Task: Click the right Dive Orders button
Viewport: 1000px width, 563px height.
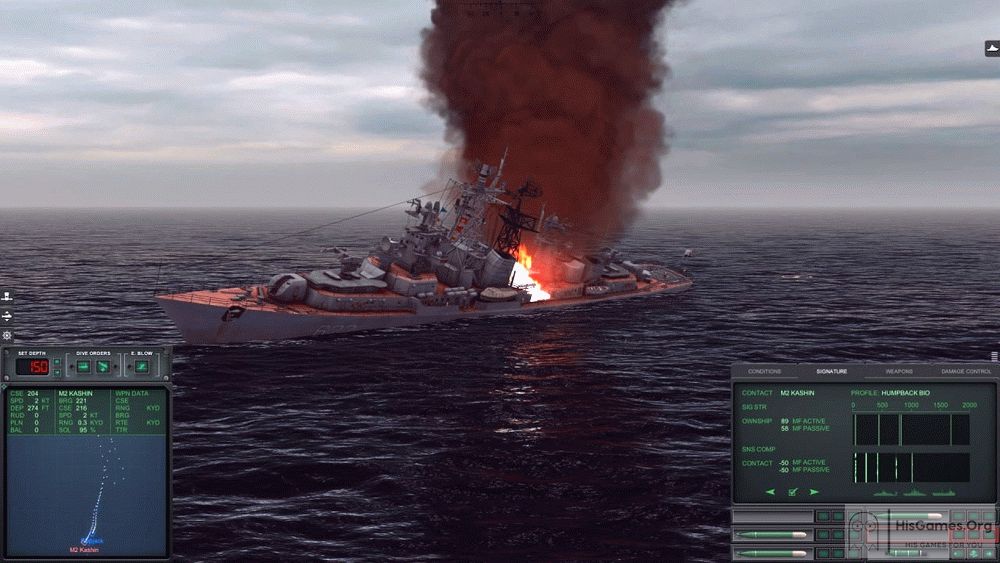Action: tap(103, 367)
